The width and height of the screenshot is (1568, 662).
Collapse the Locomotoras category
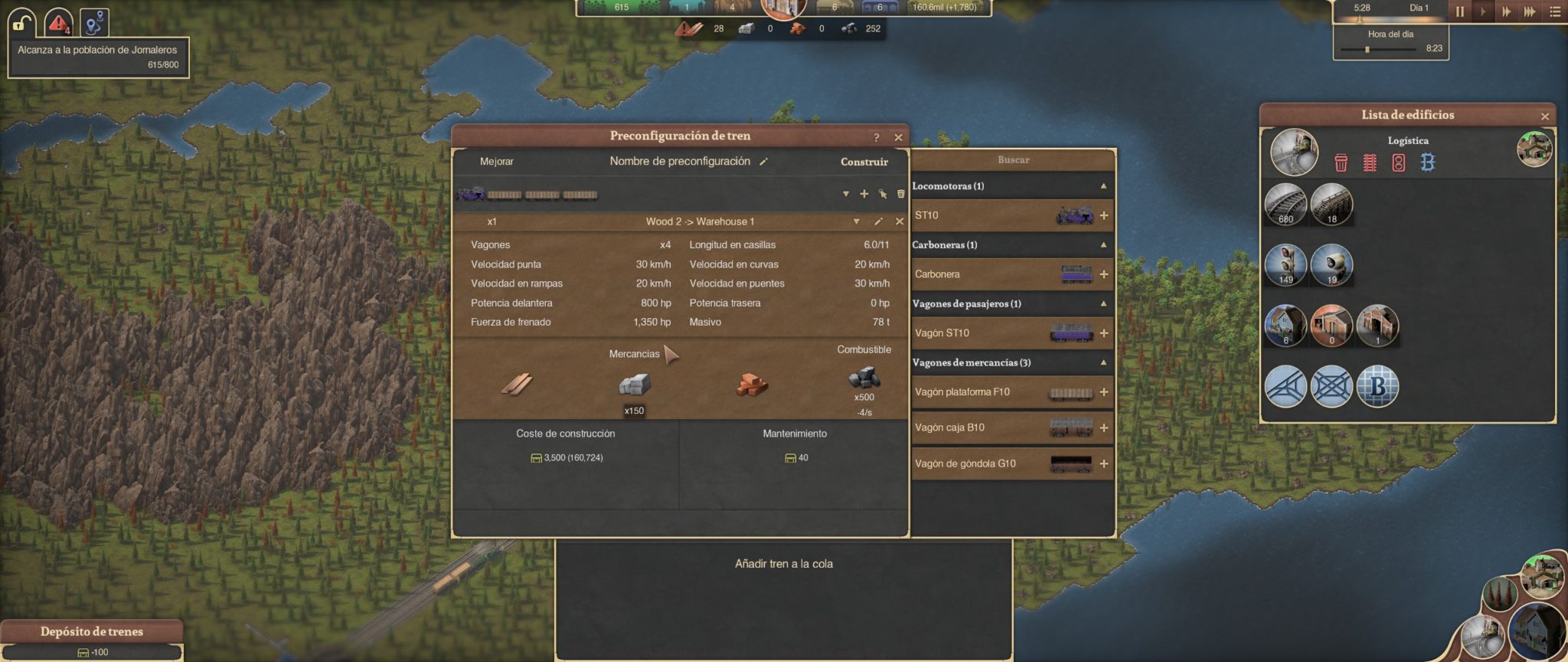[1103, 186]
